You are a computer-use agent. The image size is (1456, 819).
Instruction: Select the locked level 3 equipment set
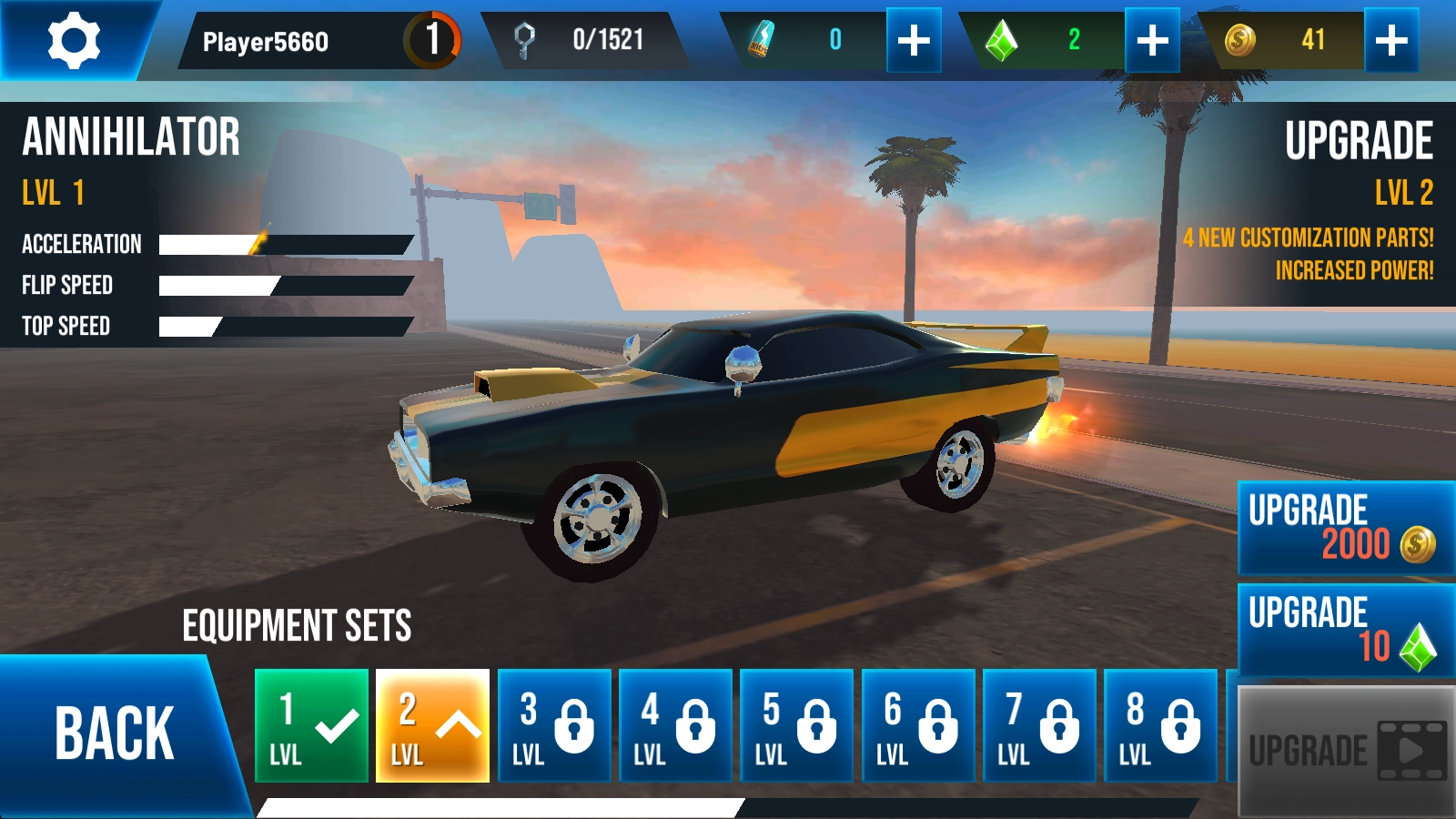(554, 726)
